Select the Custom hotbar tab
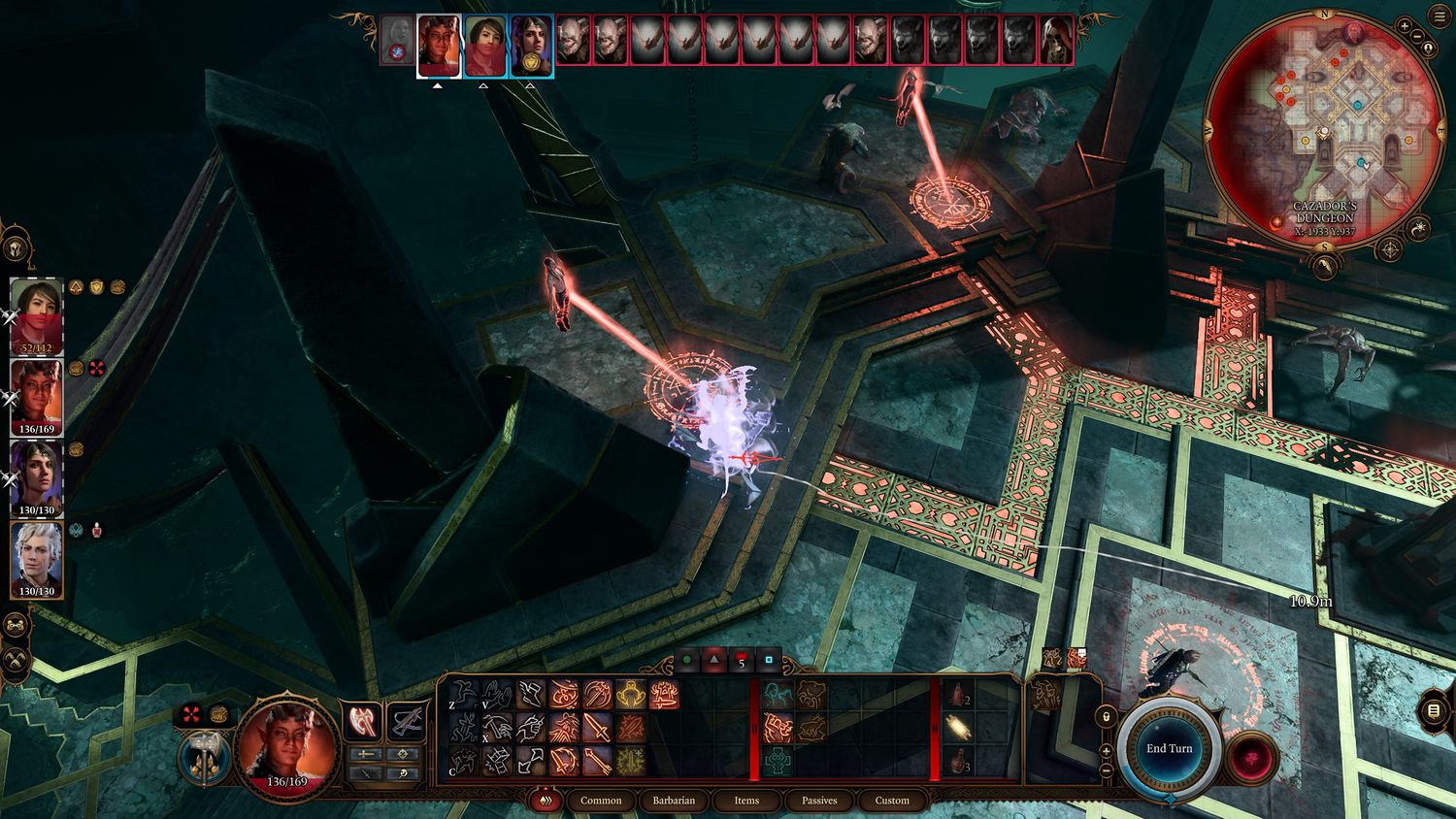 (892, 801)
